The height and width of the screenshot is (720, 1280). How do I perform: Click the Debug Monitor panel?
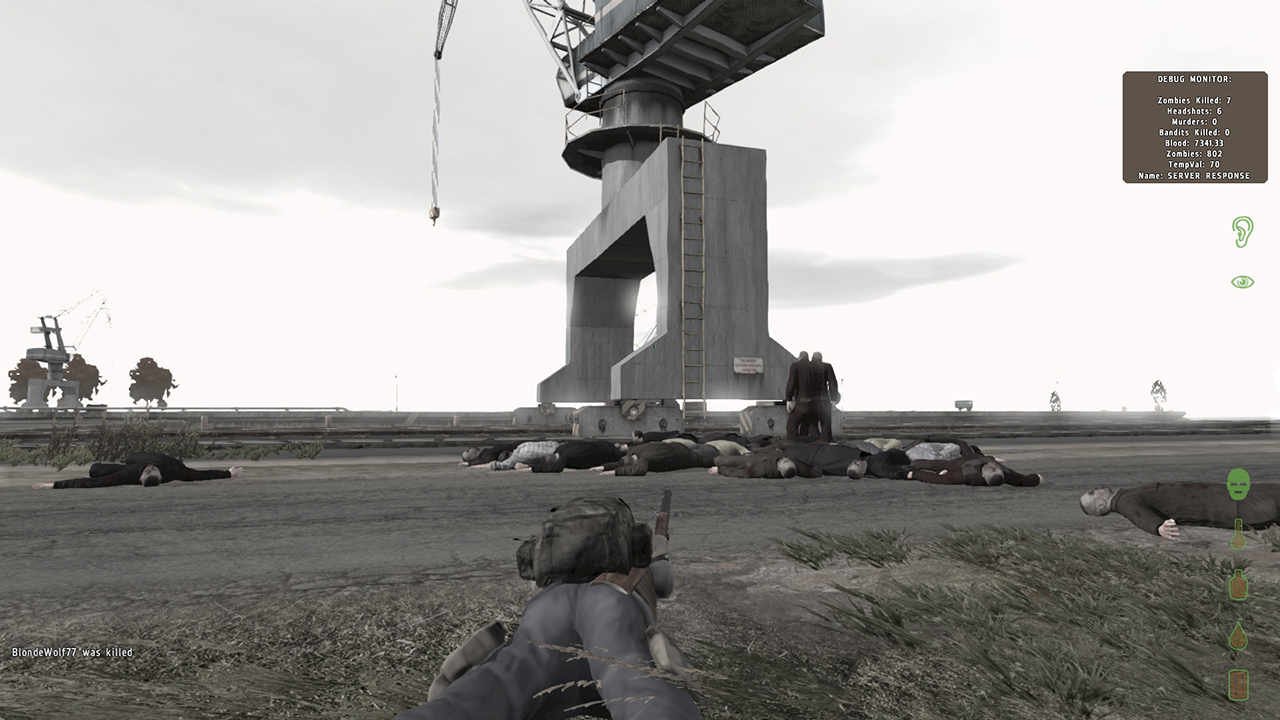tap(1195, 127)
